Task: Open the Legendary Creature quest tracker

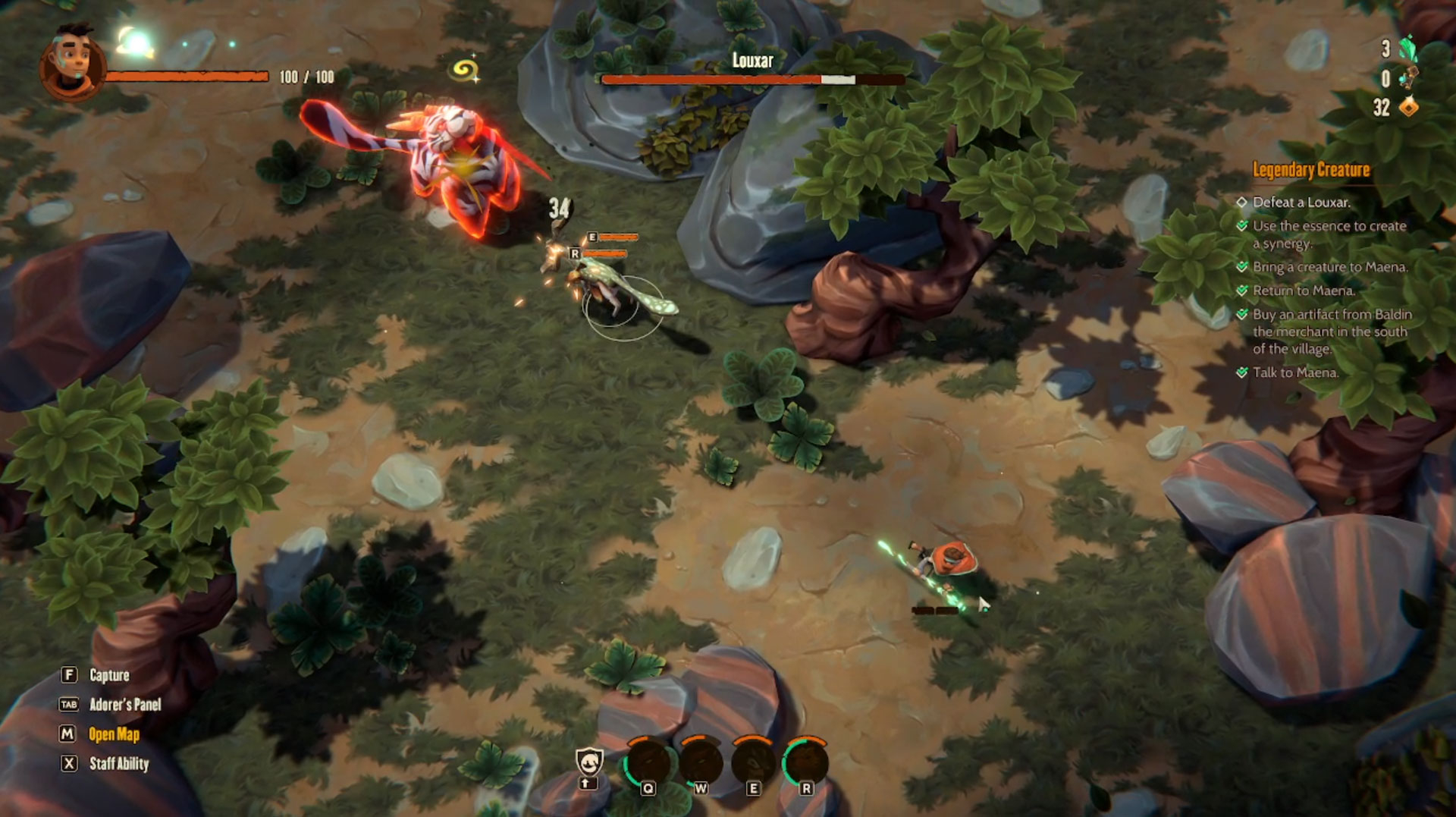Action: pyautogui.click(x=1310, y=170)
